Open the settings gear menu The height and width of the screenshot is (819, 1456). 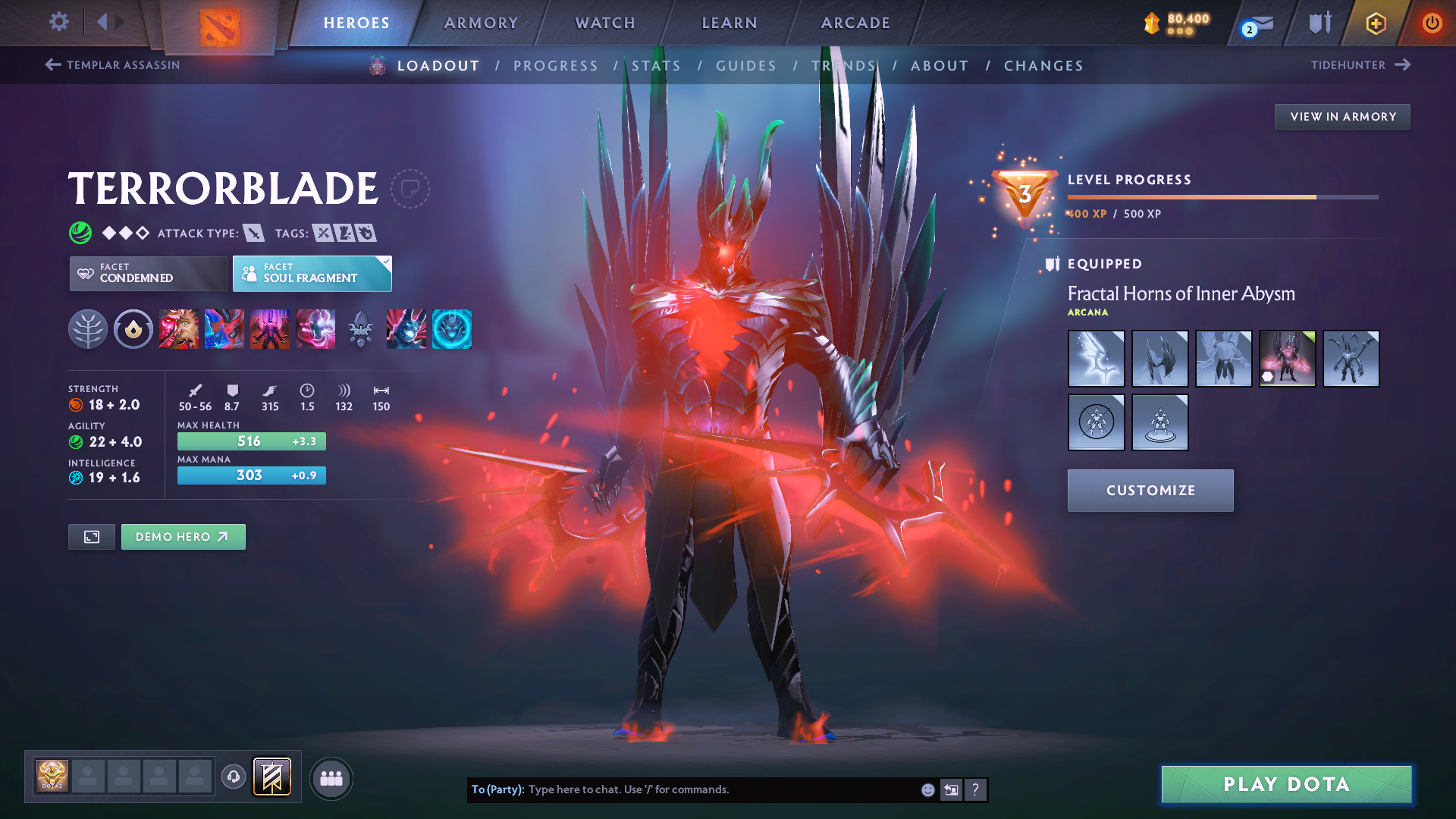(x=58, y=22)
